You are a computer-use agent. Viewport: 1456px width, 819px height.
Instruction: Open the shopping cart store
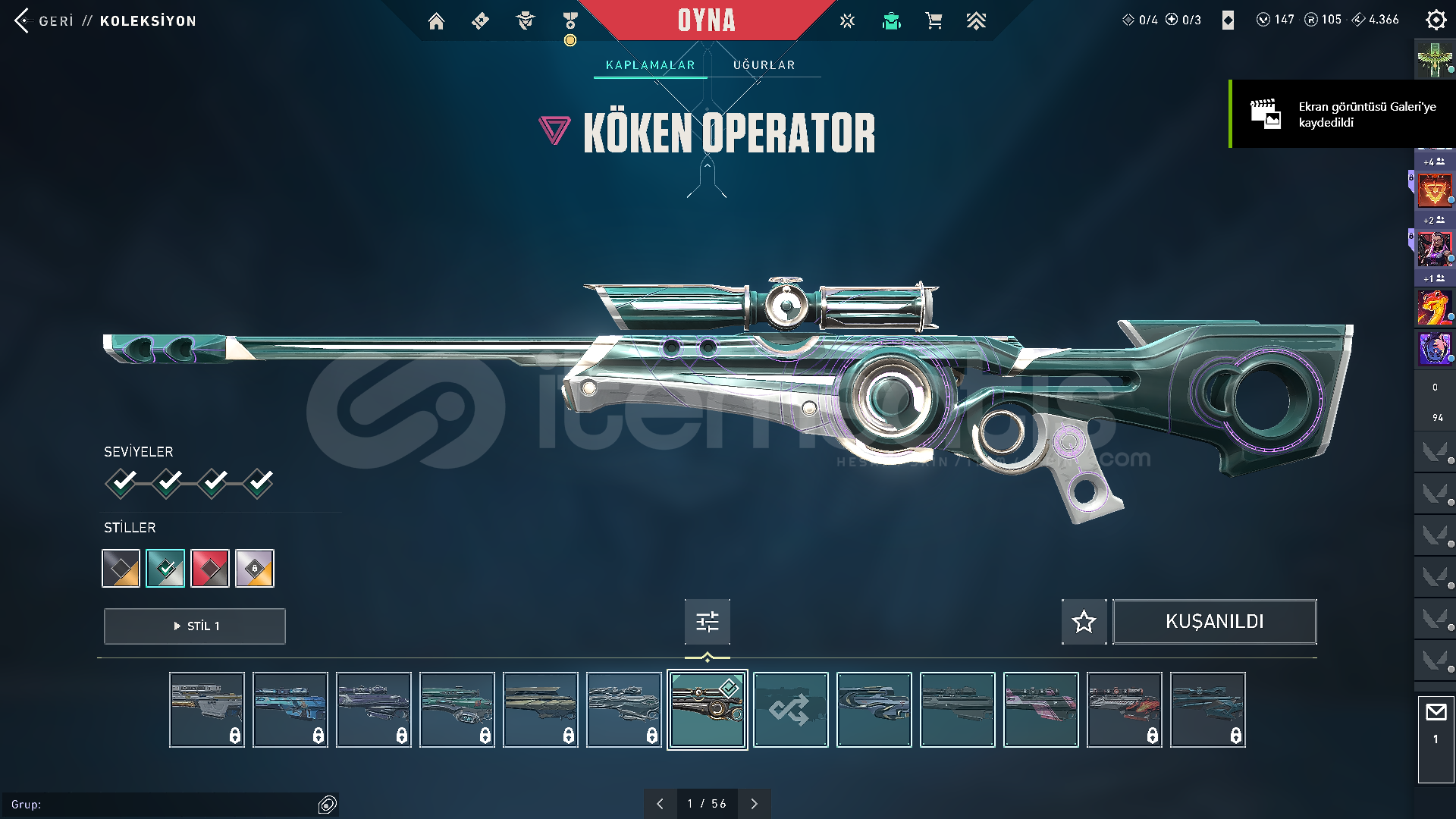pyautogui.click(x=934, y=21)
